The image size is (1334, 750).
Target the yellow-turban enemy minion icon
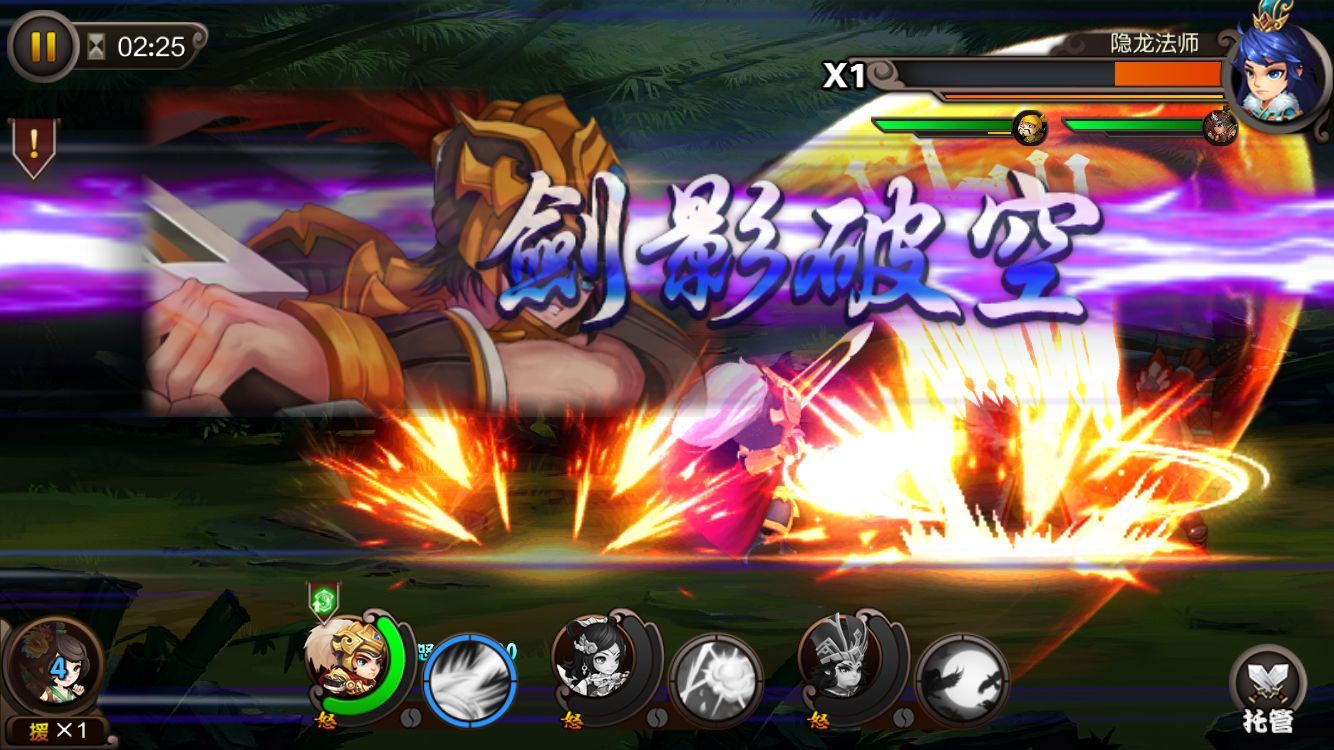(x=1029, y=127)
